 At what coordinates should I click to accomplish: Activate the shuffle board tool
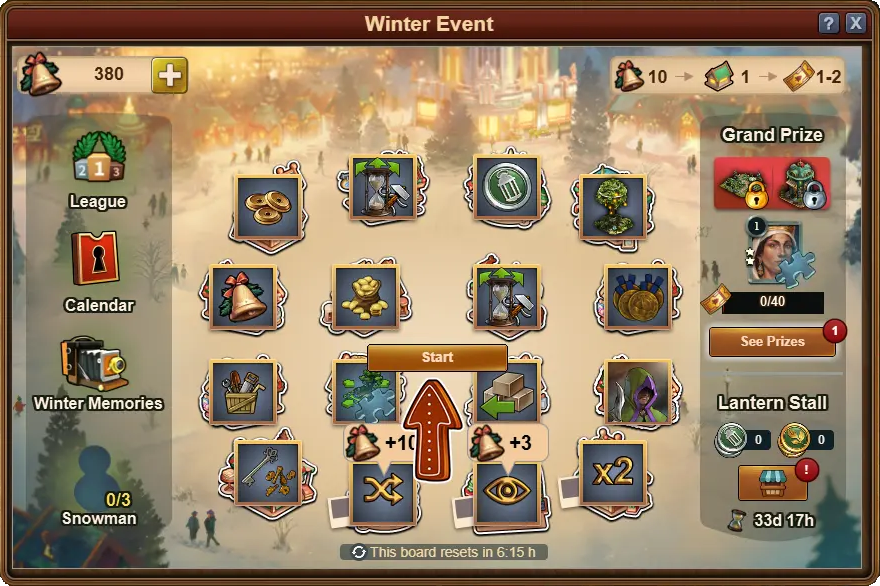pyautogui.click(x=382, y=493)
